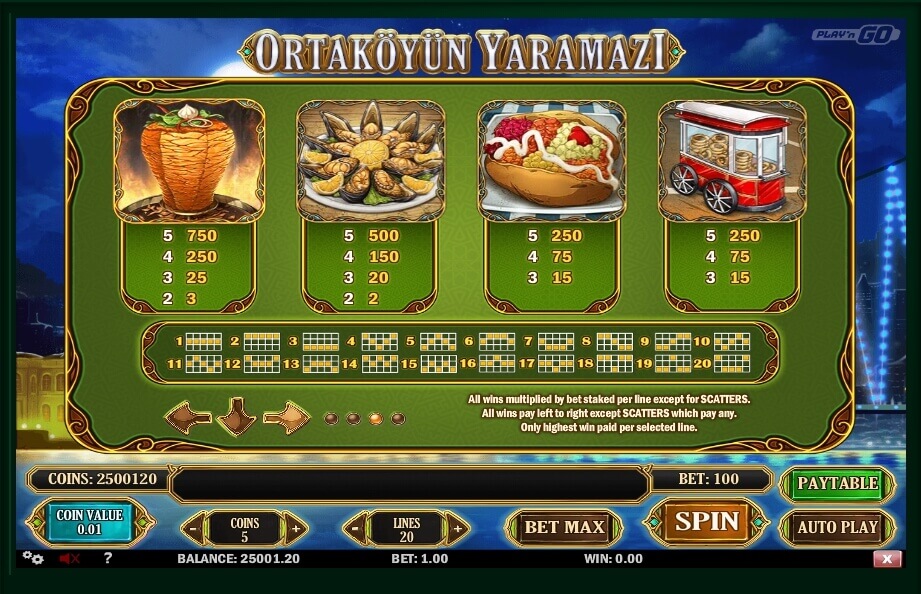Unmute sound via the red speaker icon
This screenshot has width=921, height=594.
tap(69, 559)
